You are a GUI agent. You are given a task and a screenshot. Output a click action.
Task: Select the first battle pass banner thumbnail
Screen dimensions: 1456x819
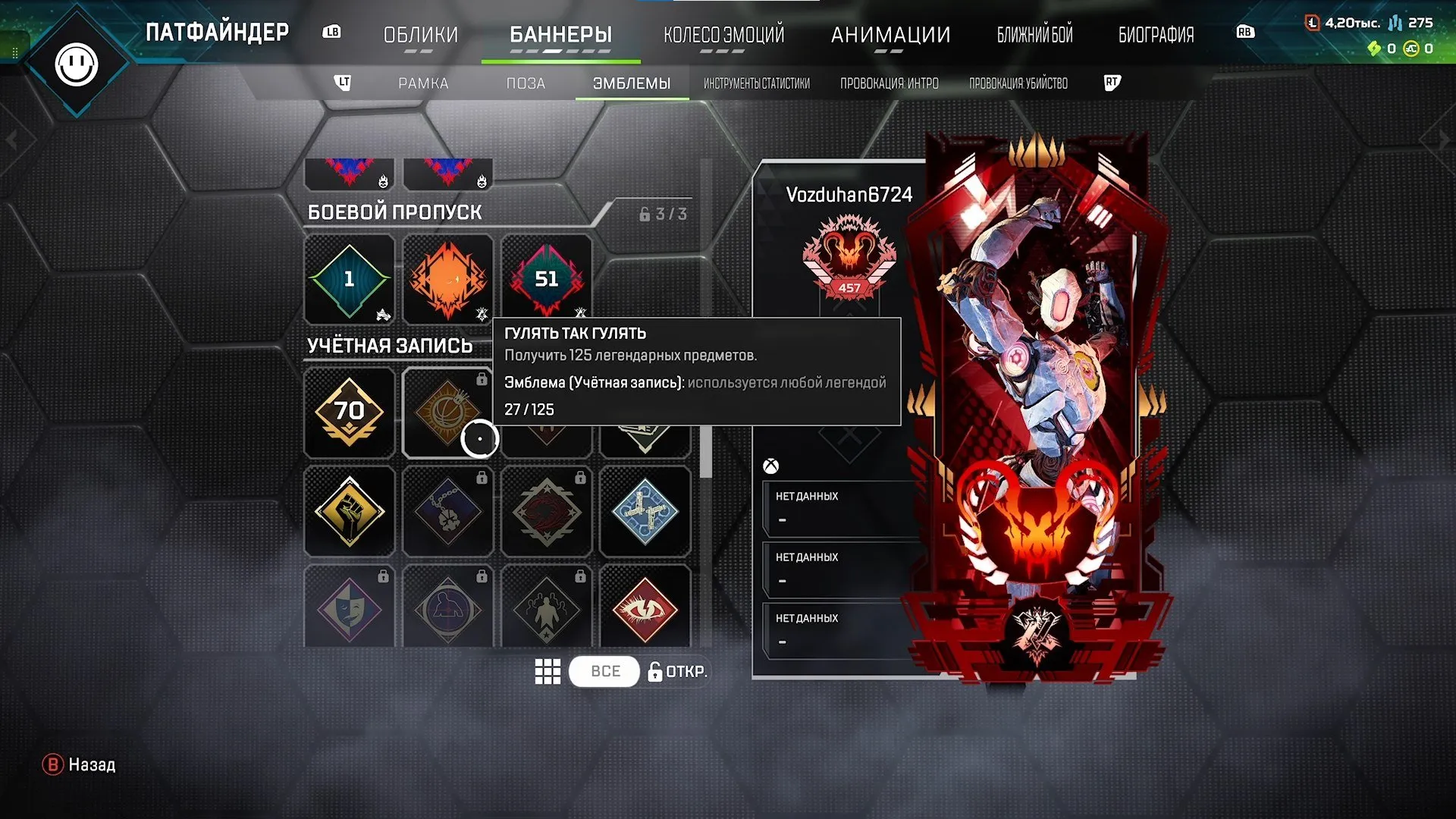click(349, 173)
